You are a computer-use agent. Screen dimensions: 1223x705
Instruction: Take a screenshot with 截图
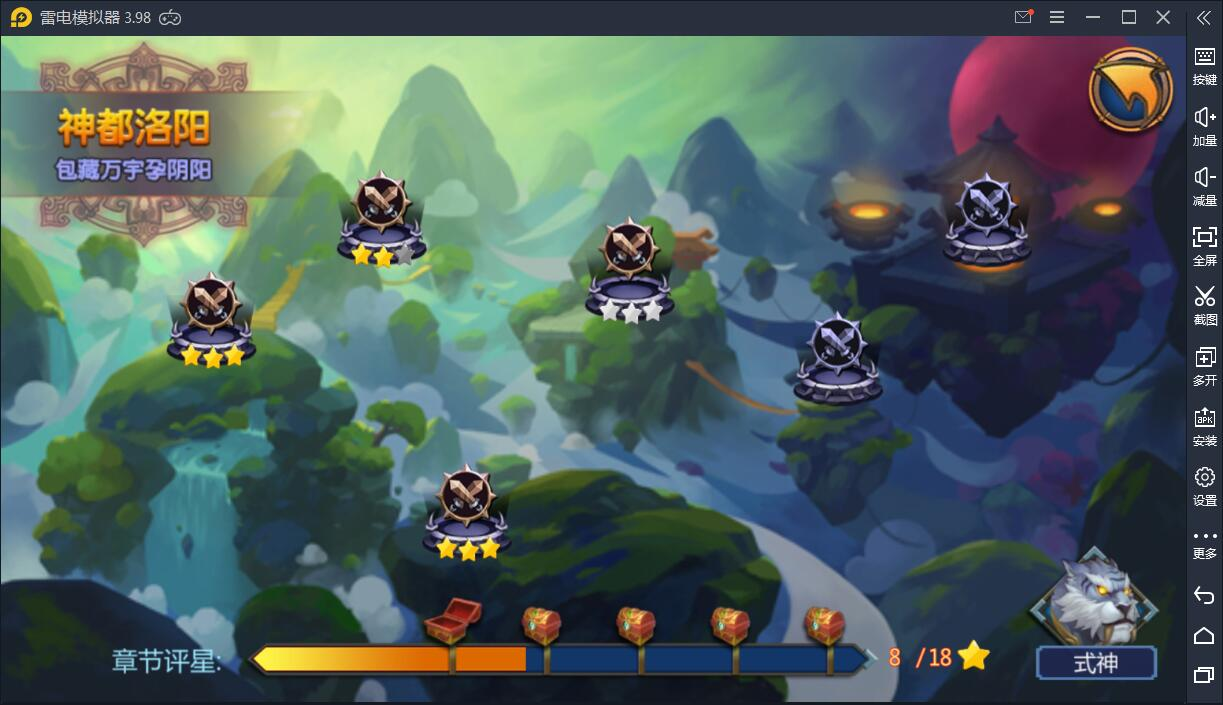tap(1204, 305)
